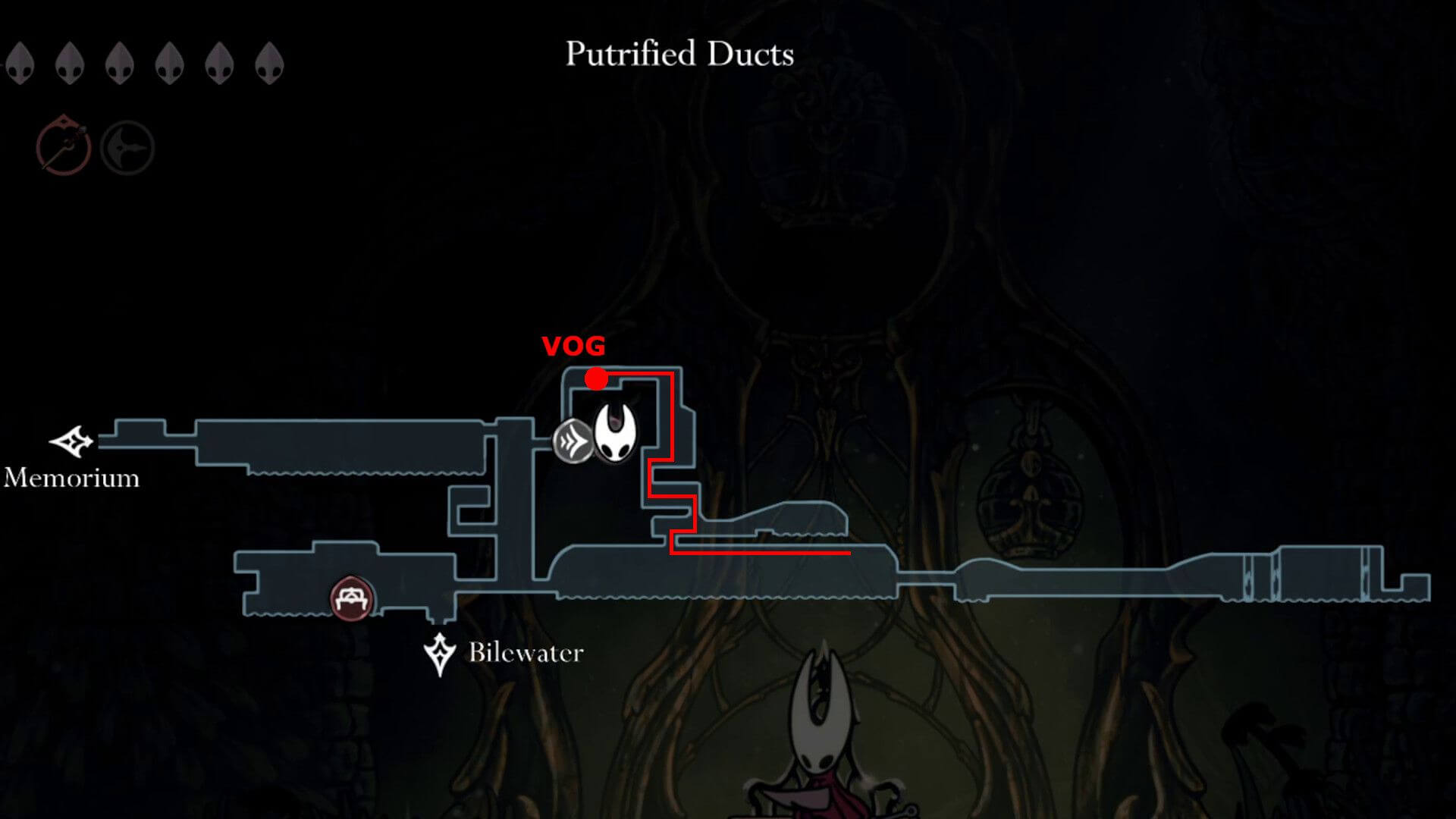1456x819 pixels.
Task: Open the Putrified Ducts map title
Action: coord(680,53)
